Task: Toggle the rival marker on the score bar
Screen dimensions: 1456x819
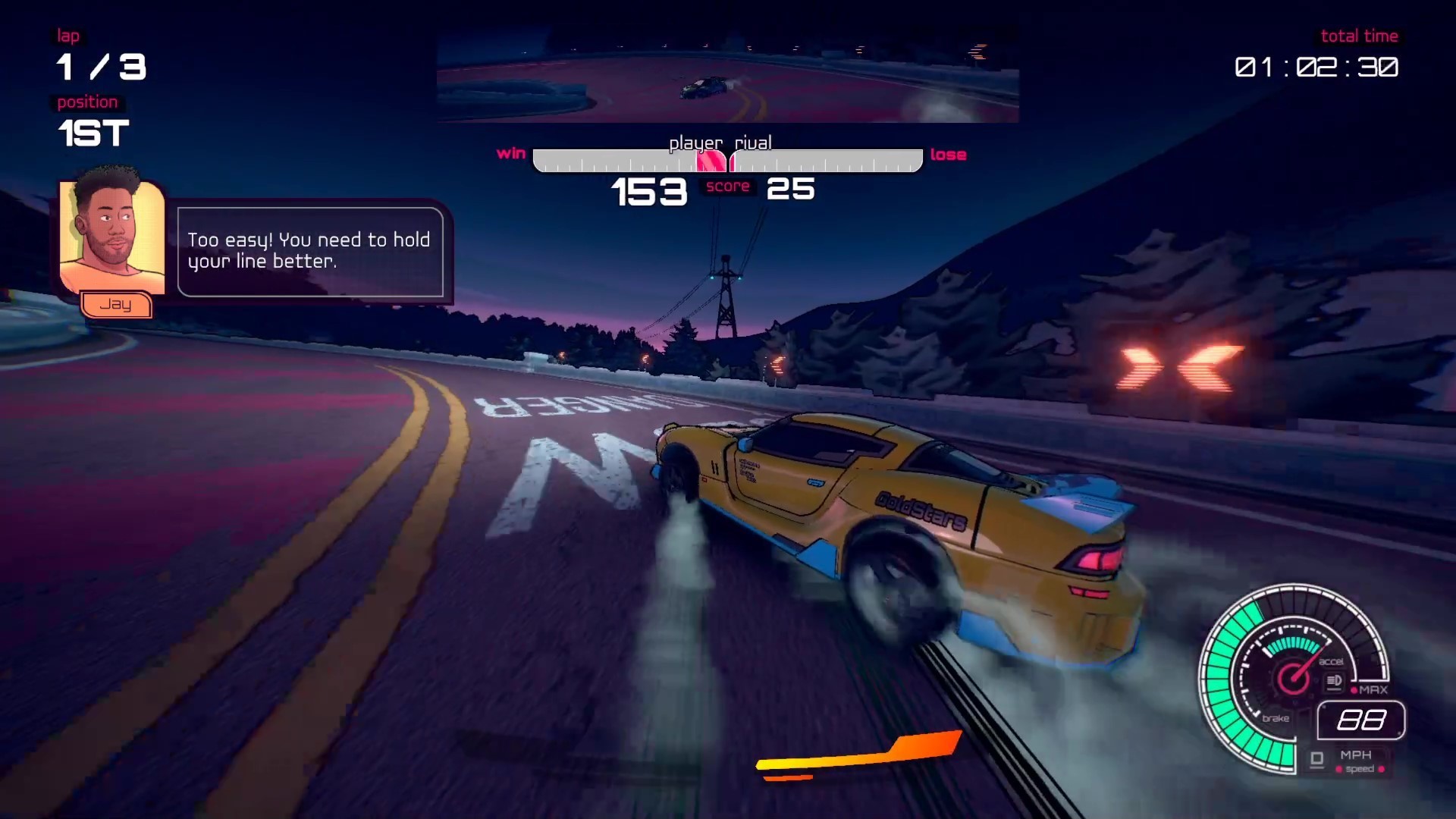Action: 734,162
